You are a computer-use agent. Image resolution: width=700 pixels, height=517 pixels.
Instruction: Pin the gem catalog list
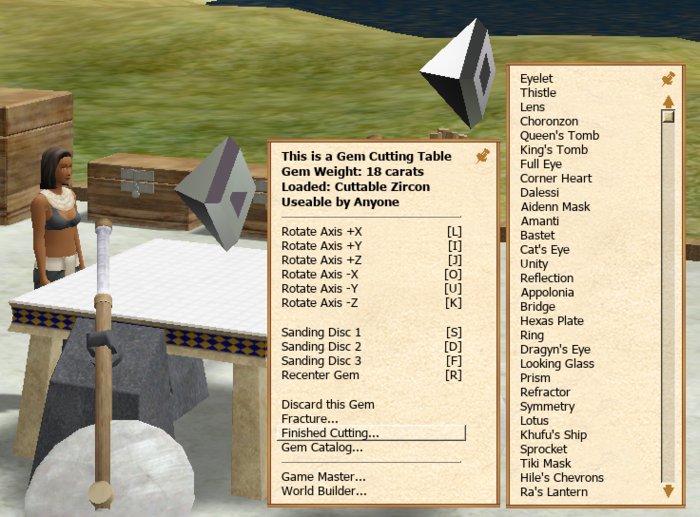pos(668,78)
